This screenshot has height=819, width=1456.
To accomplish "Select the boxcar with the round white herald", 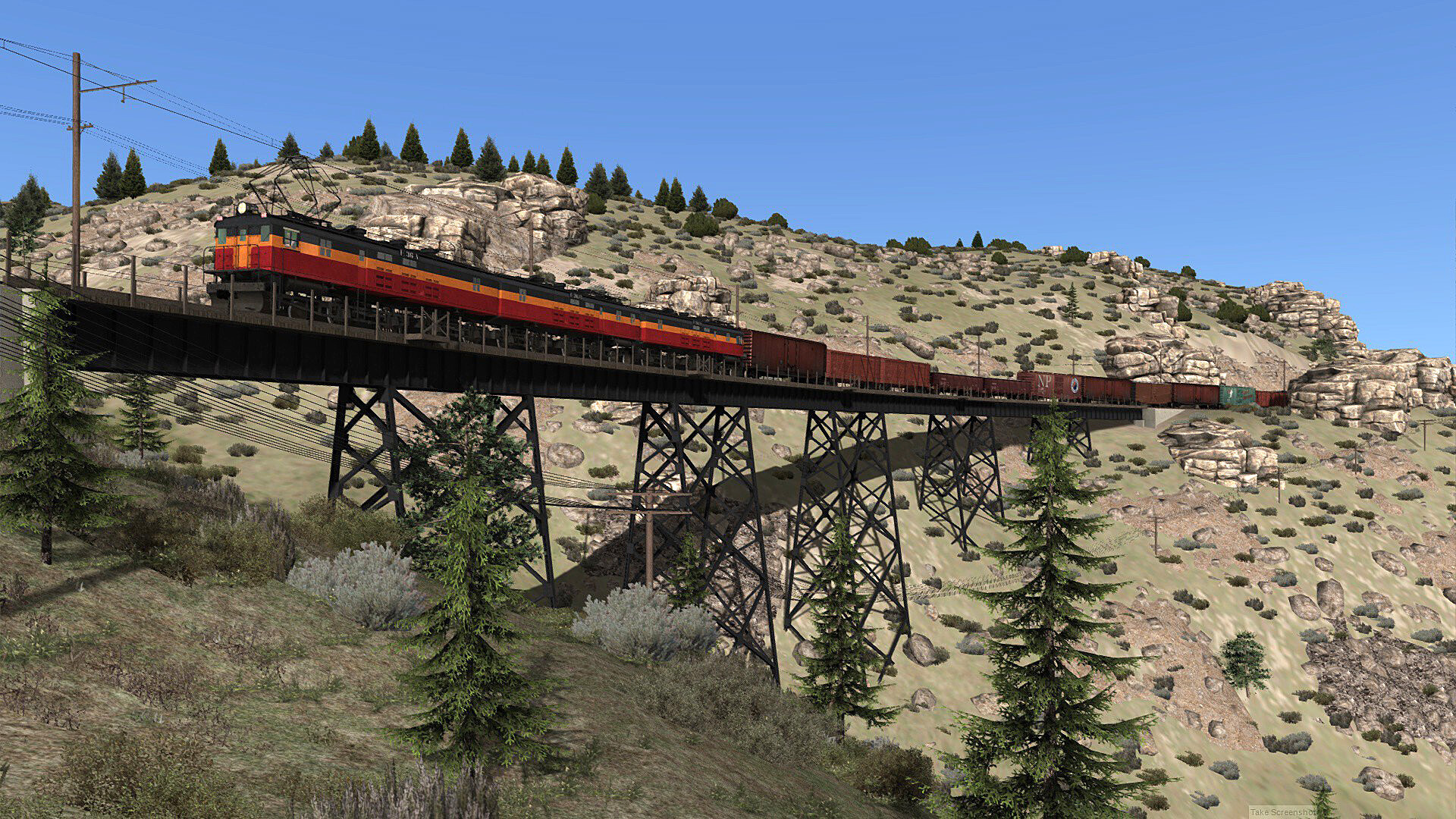I will click(1075, 384).
